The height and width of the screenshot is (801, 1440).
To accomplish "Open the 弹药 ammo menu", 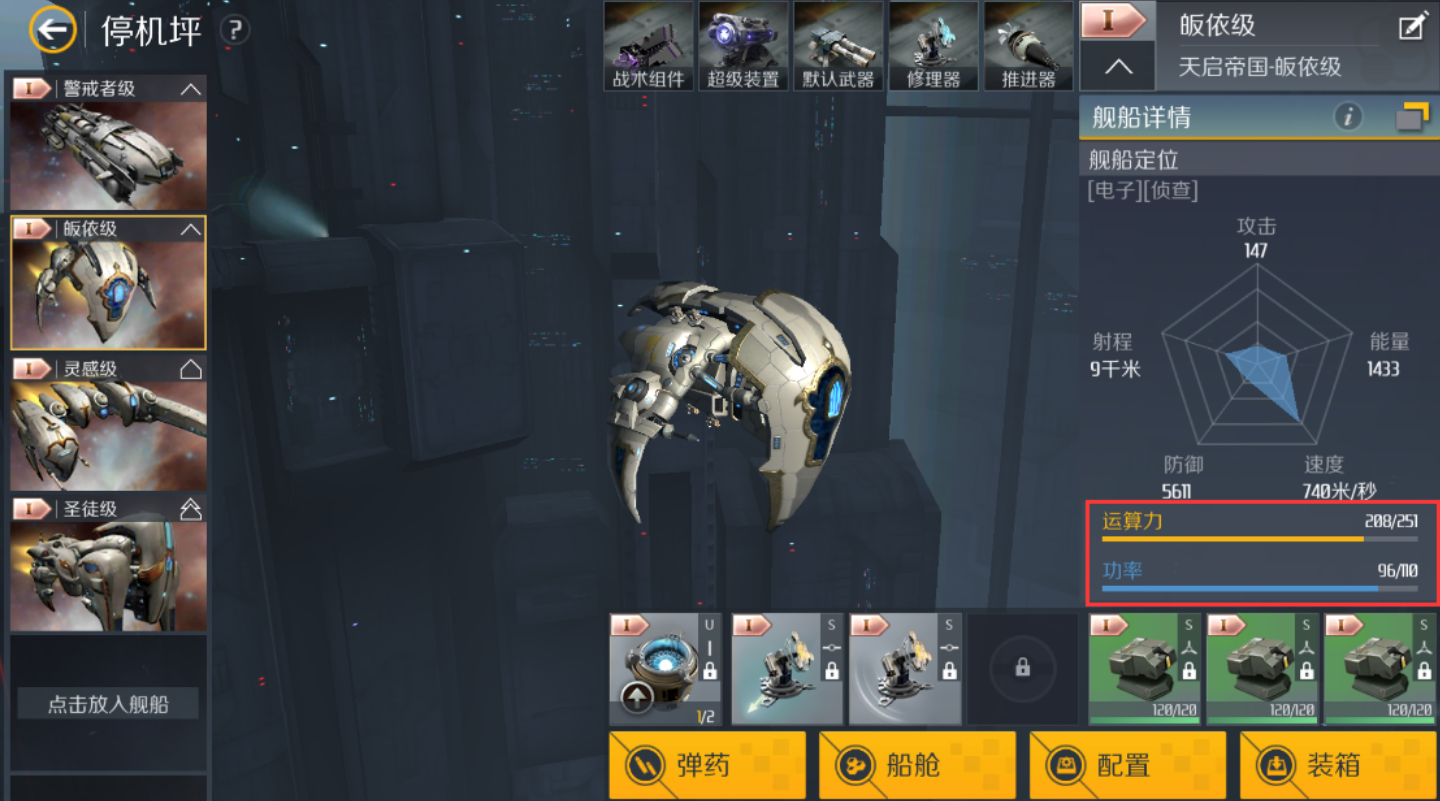I will [x=707, y=766].
